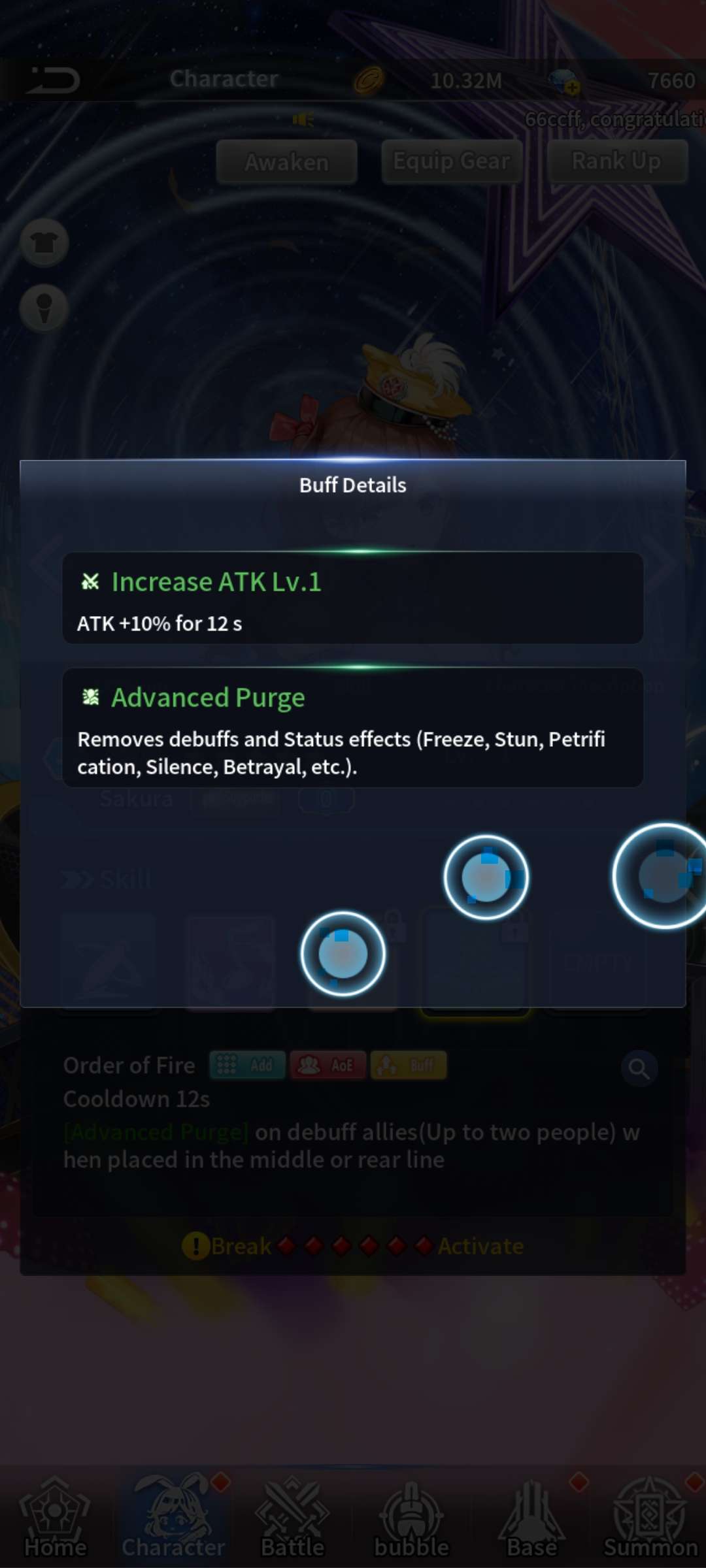Go back using the return arrow
The height and width of the screenshot is (1568, 706).
click(54, 80)
